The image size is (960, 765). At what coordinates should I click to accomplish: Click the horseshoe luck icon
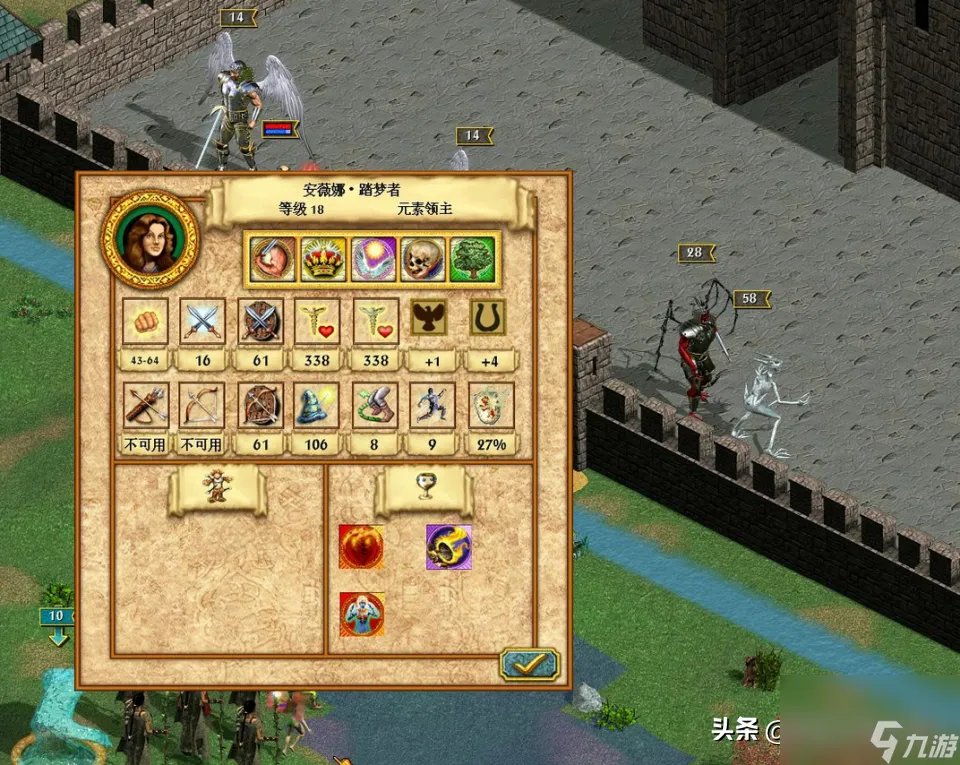[x=489, y=319]
